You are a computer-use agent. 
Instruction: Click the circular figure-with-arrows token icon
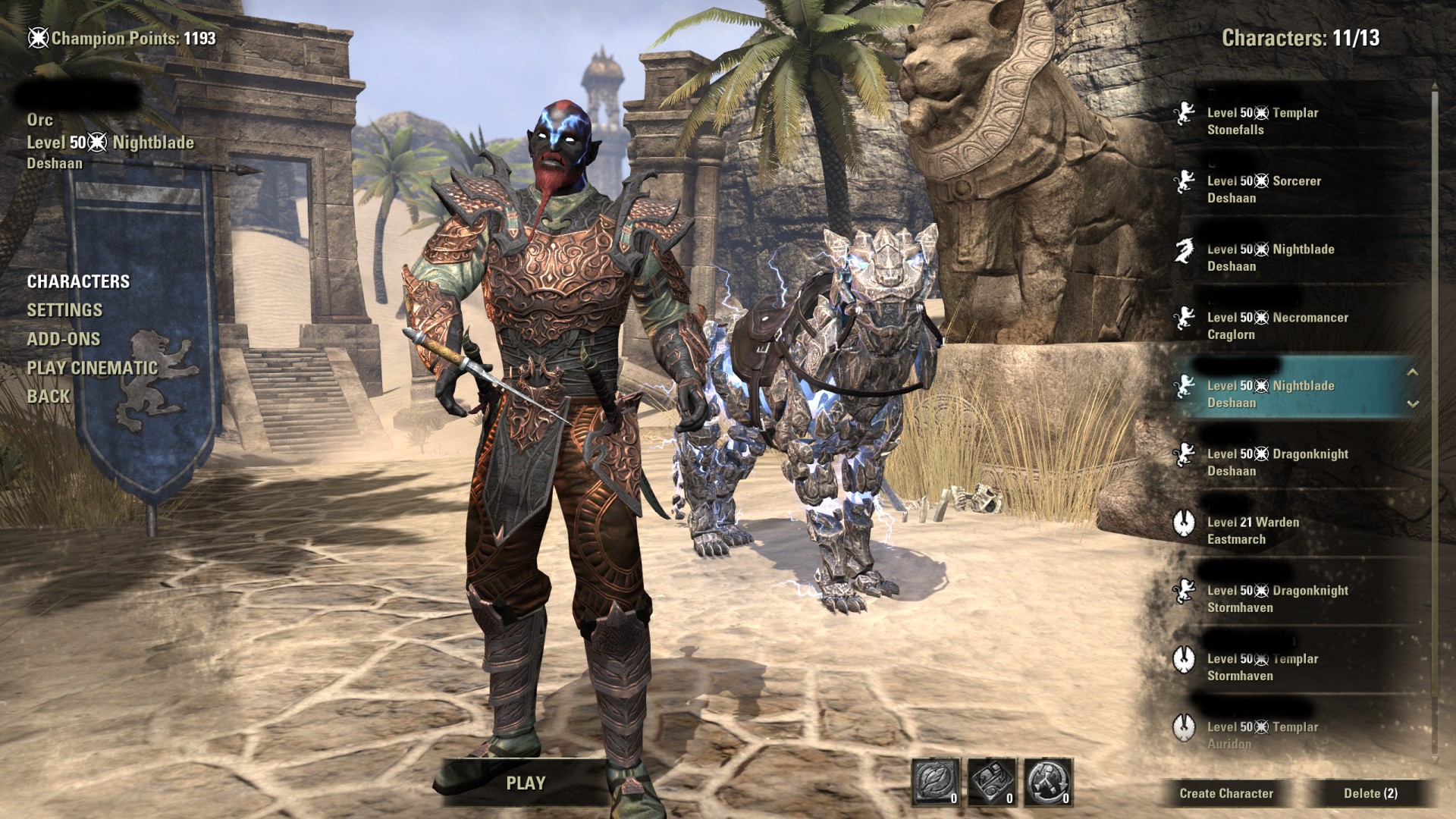coord(1048,781)
